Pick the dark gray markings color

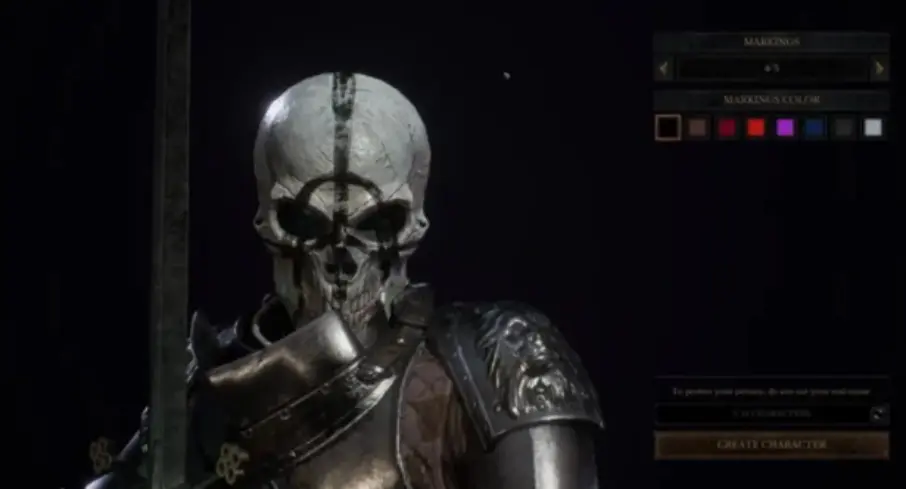pos(843,127)
